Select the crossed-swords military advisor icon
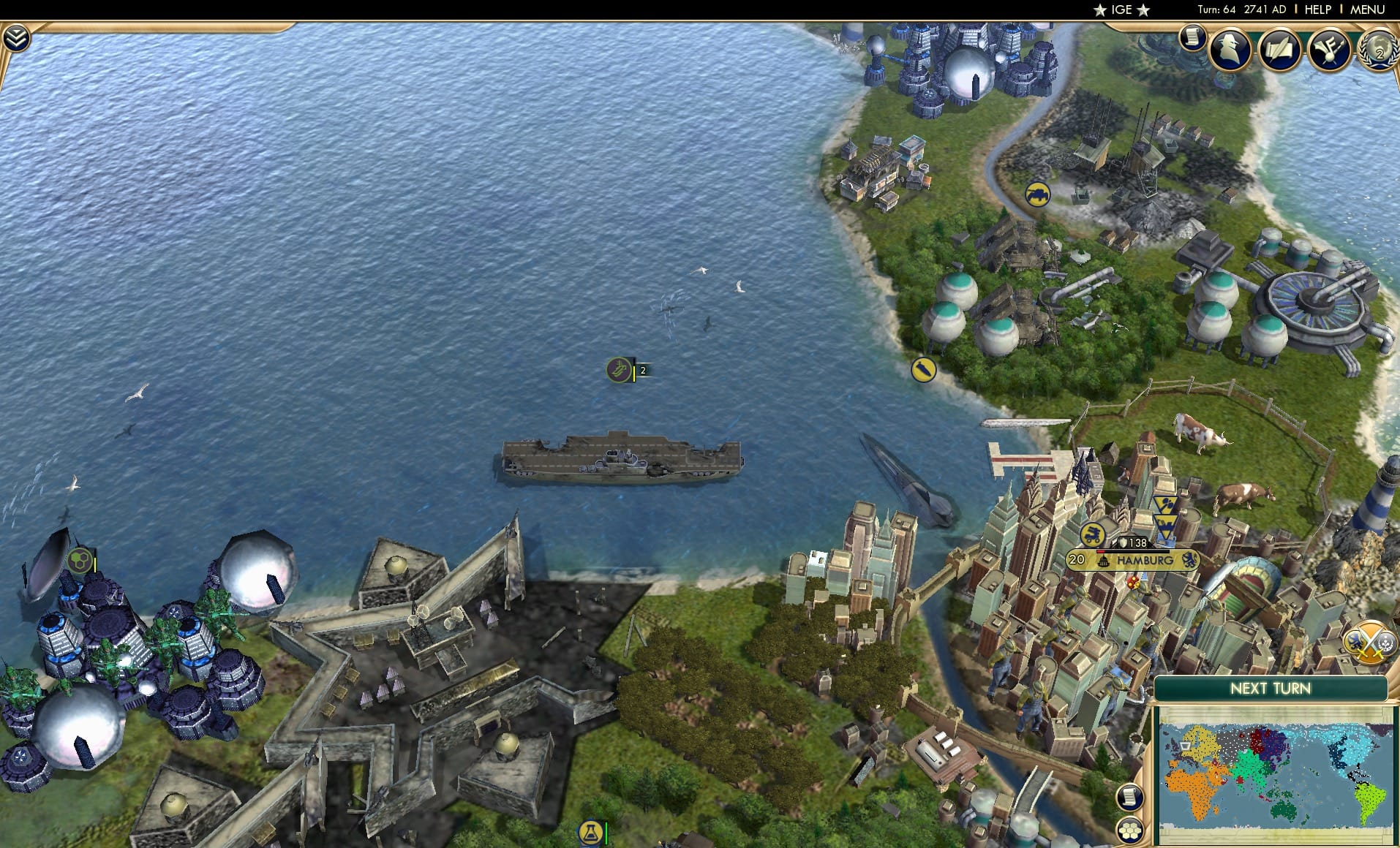This screenshot has height=848, width=1400. (1369, 642)
